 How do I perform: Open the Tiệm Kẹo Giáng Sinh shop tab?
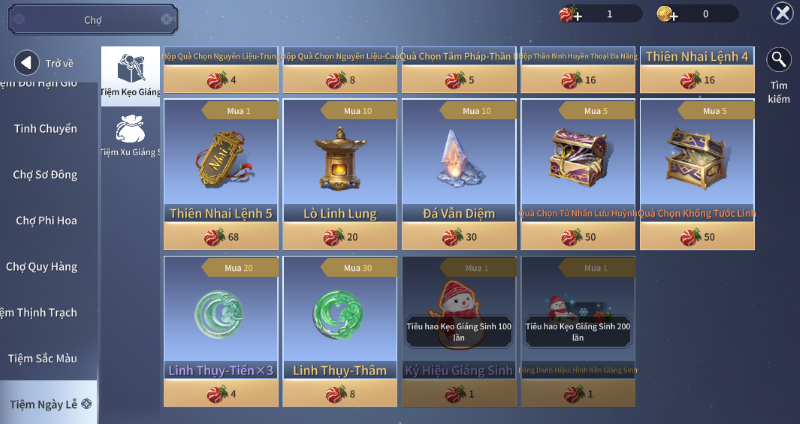coord(130,75)
